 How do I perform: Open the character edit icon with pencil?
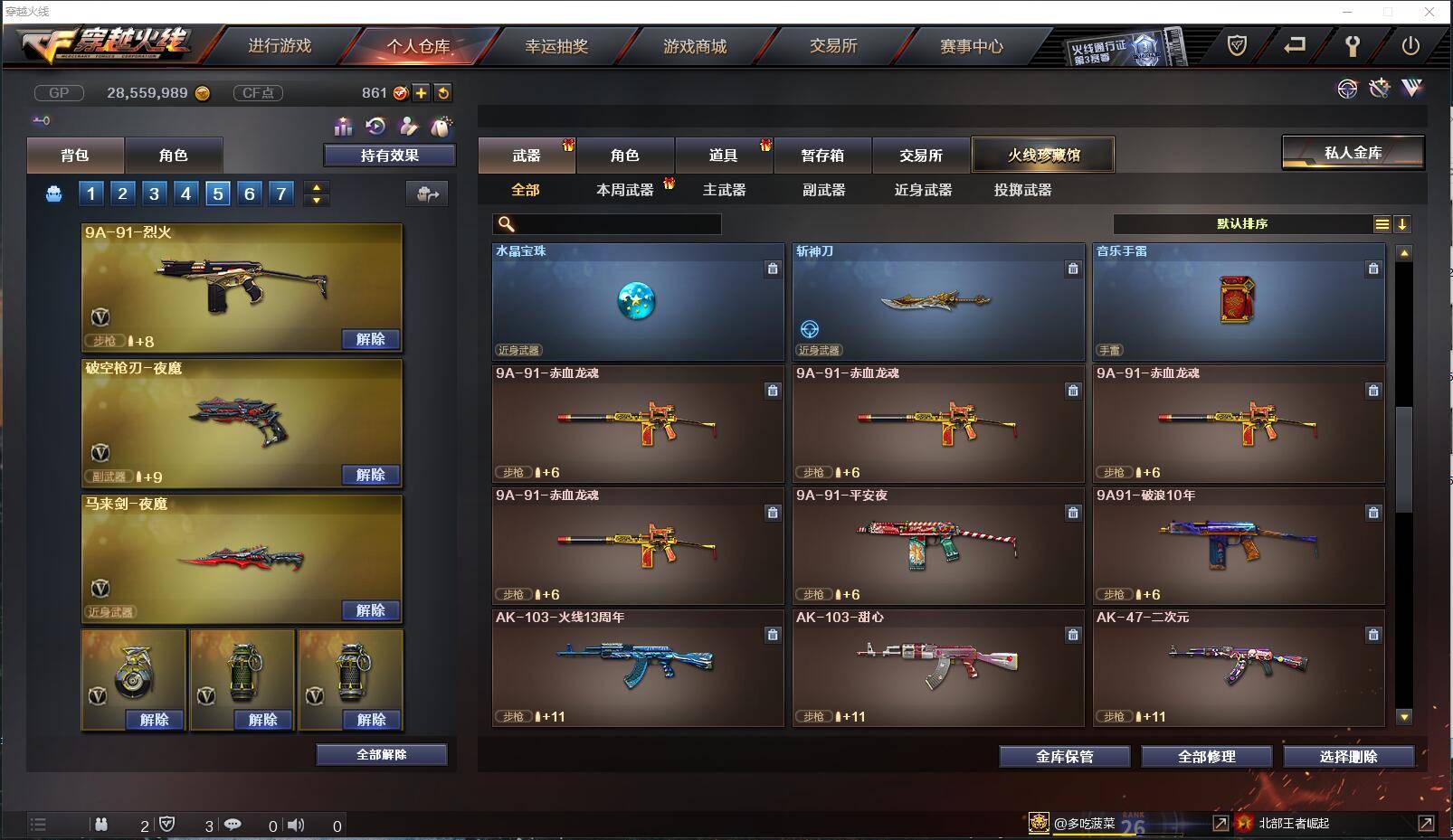(x=409, y=127)
